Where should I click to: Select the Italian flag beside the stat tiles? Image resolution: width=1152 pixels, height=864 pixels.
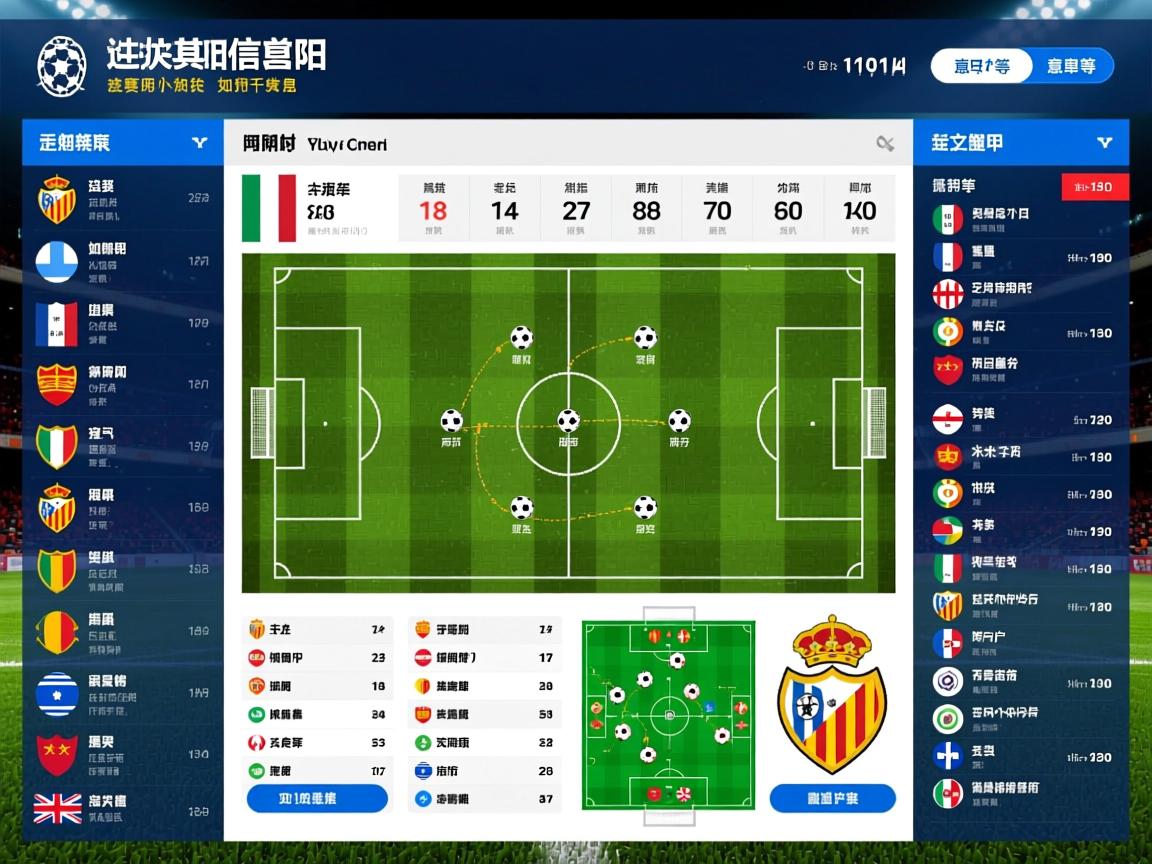269,208
